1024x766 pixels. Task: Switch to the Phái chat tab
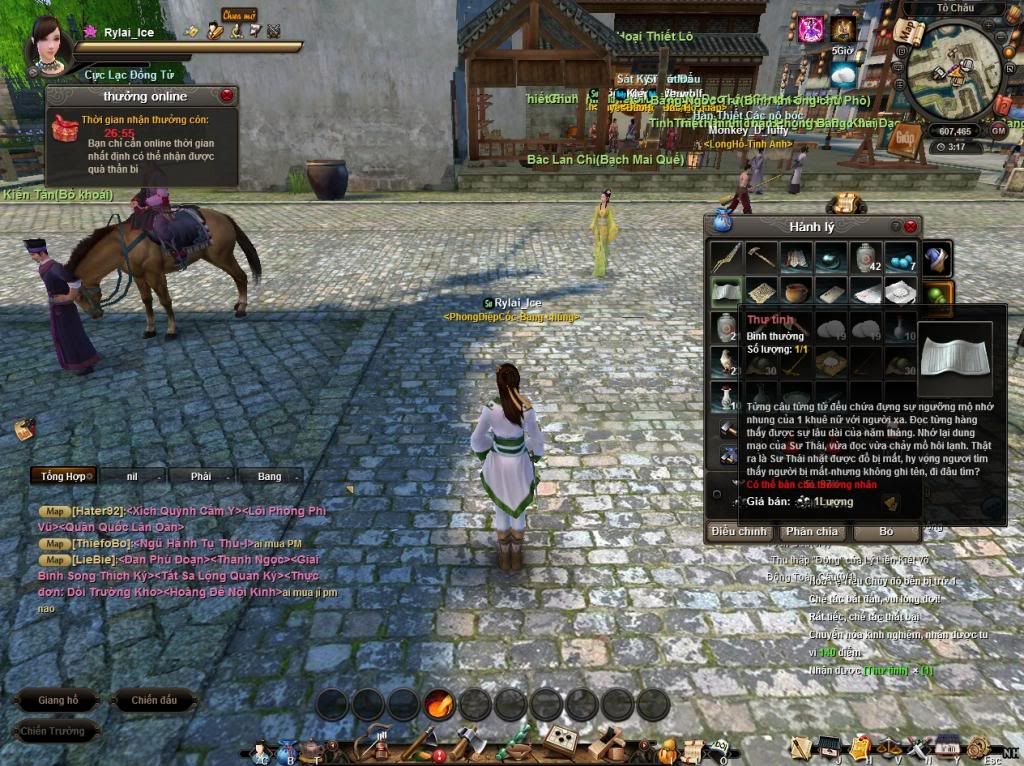[201, 476]
